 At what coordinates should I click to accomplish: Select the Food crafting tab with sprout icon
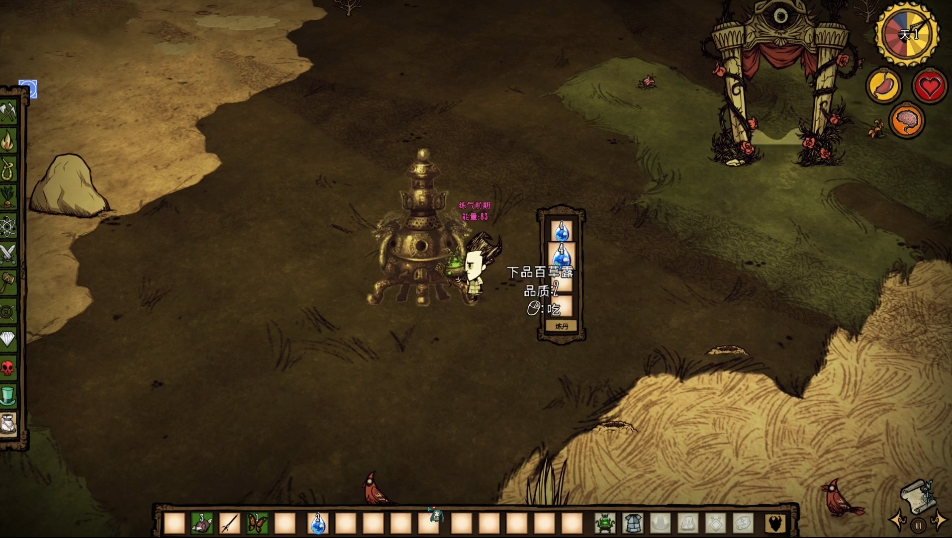coord(9,198)
